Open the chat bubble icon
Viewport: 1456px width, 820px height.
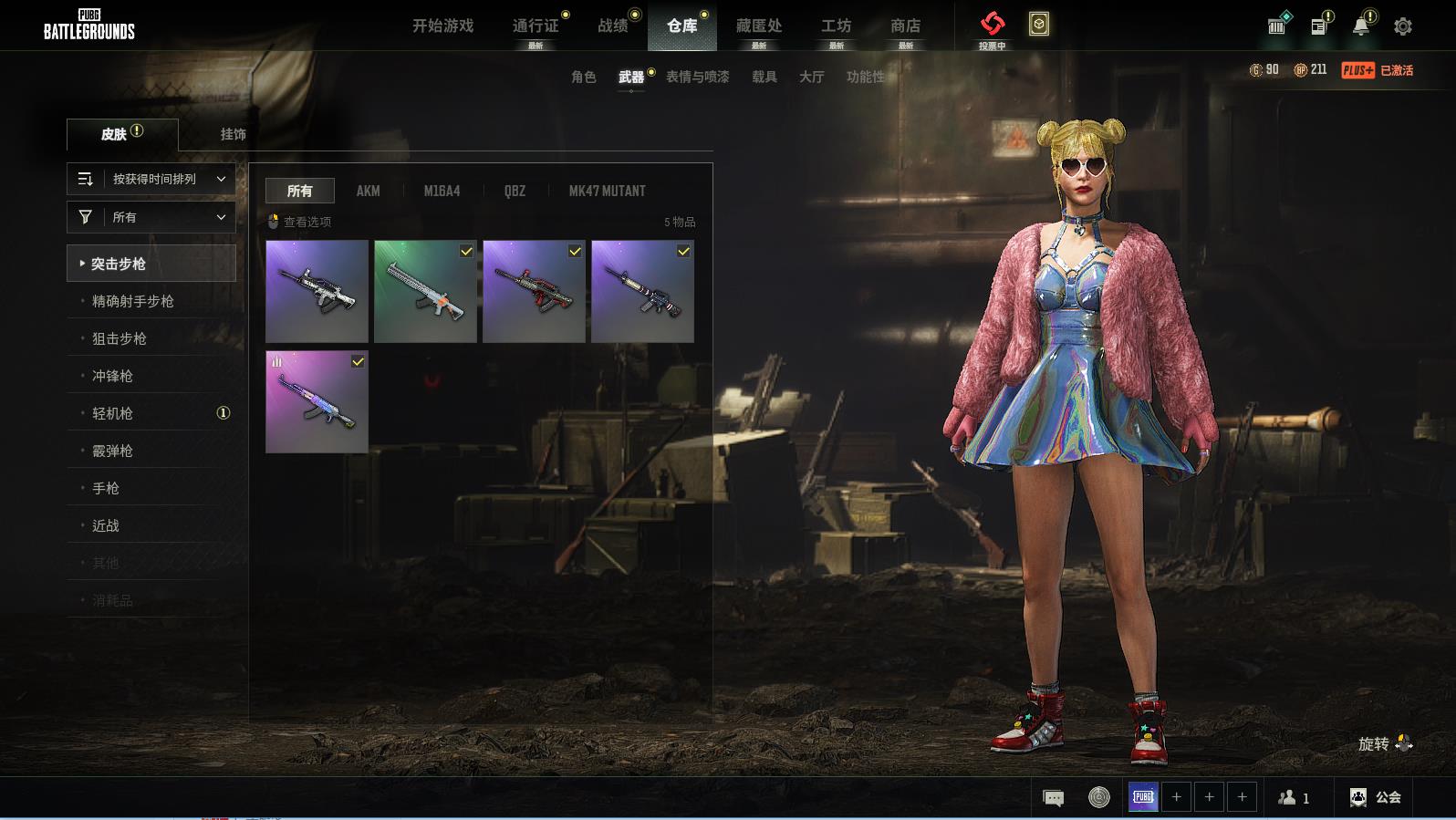tap(1053, 798)
